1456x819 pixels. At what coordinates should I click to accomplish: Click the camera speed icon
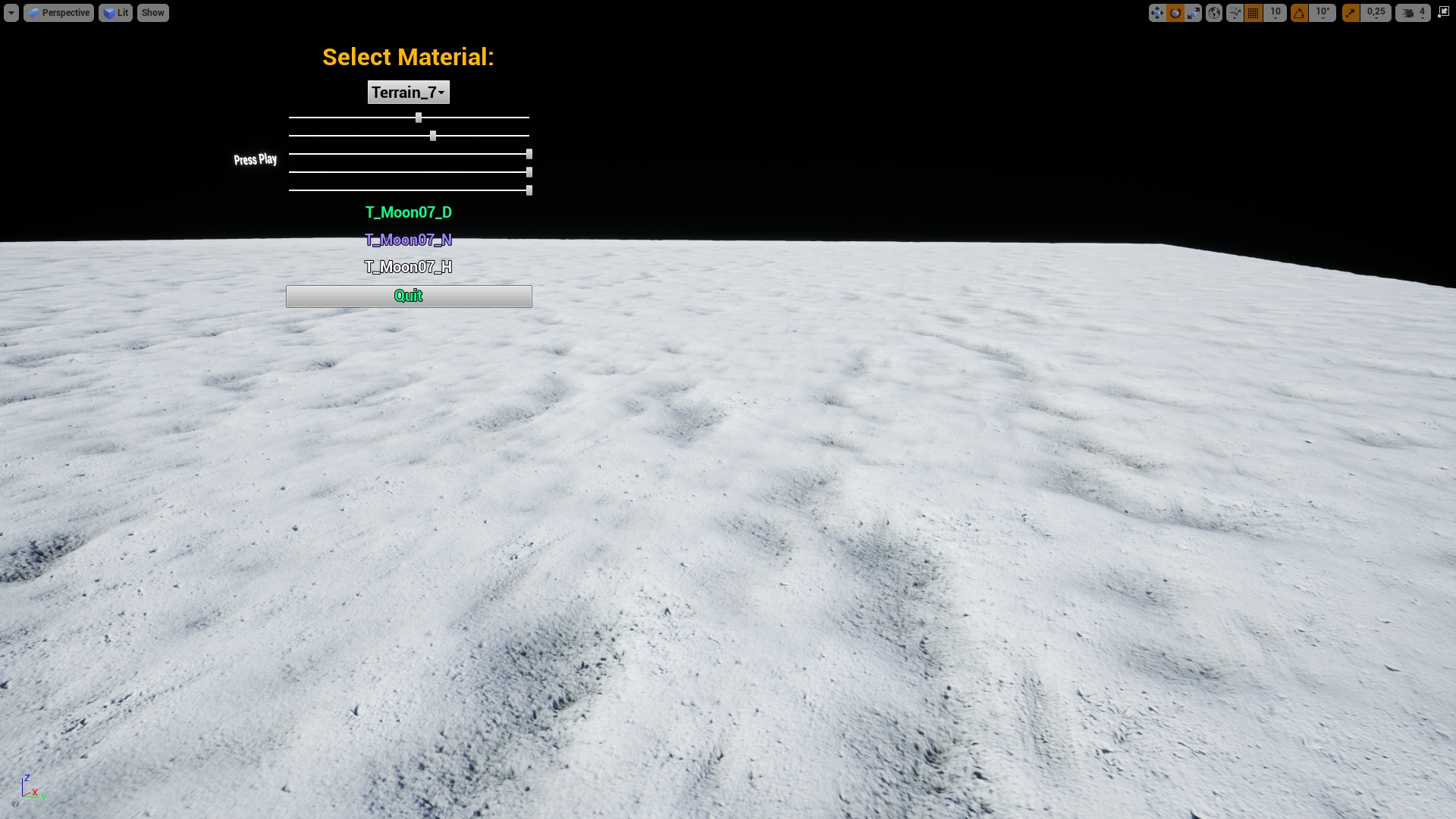(1406, 12)
